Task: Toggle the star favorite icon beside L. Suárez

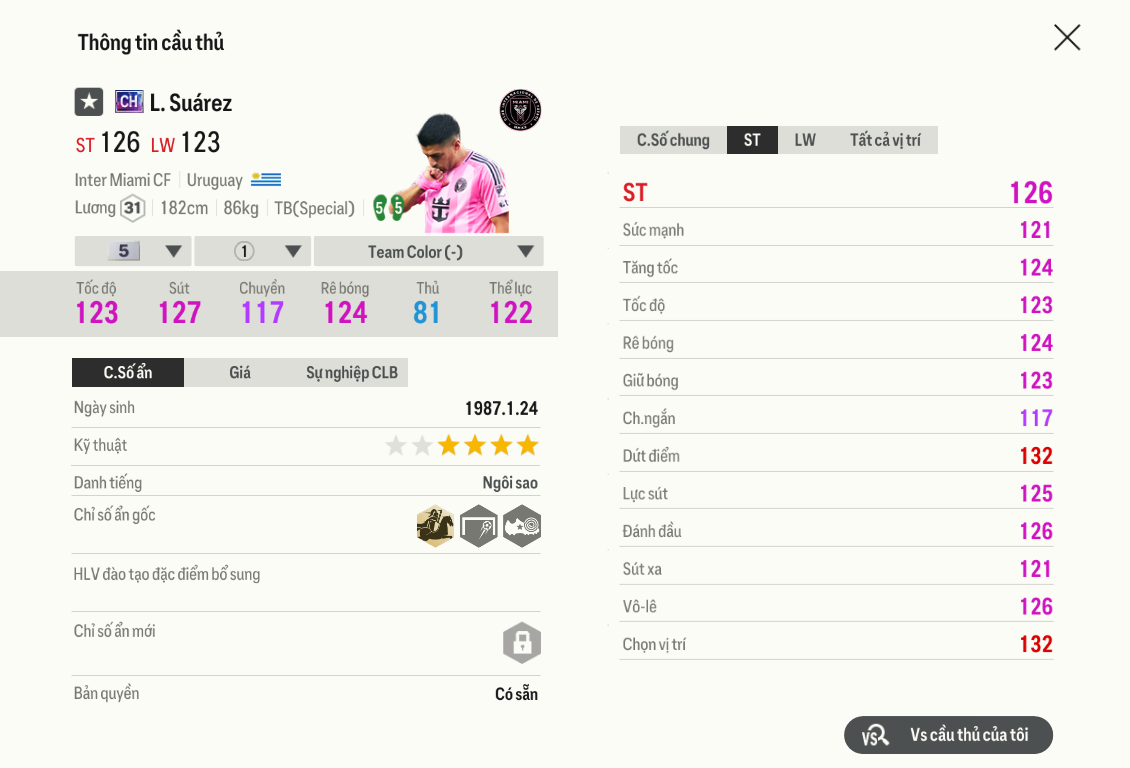Action: [89, 102]
